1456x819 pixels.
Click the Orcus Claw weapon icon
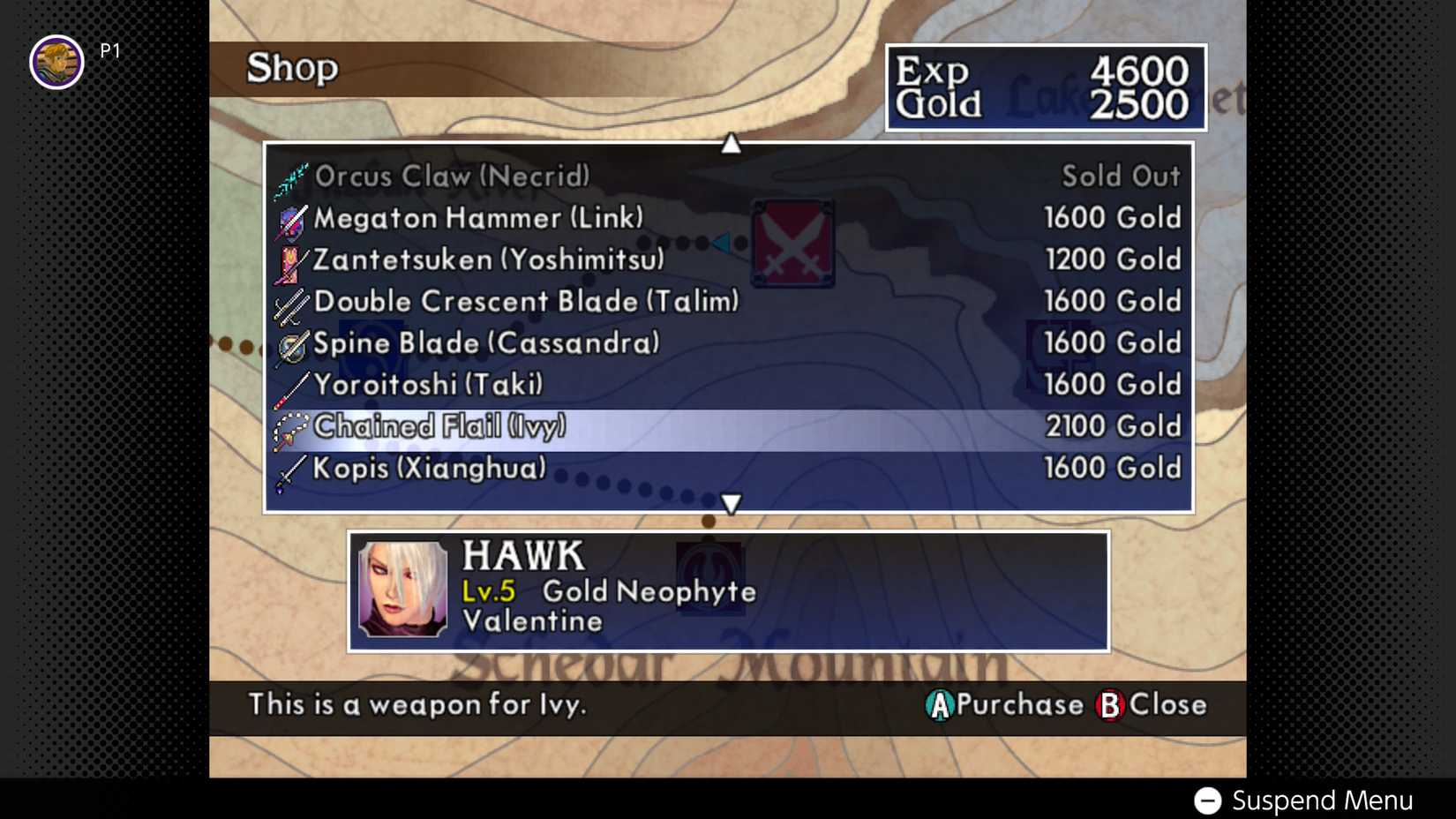[291, 177]
